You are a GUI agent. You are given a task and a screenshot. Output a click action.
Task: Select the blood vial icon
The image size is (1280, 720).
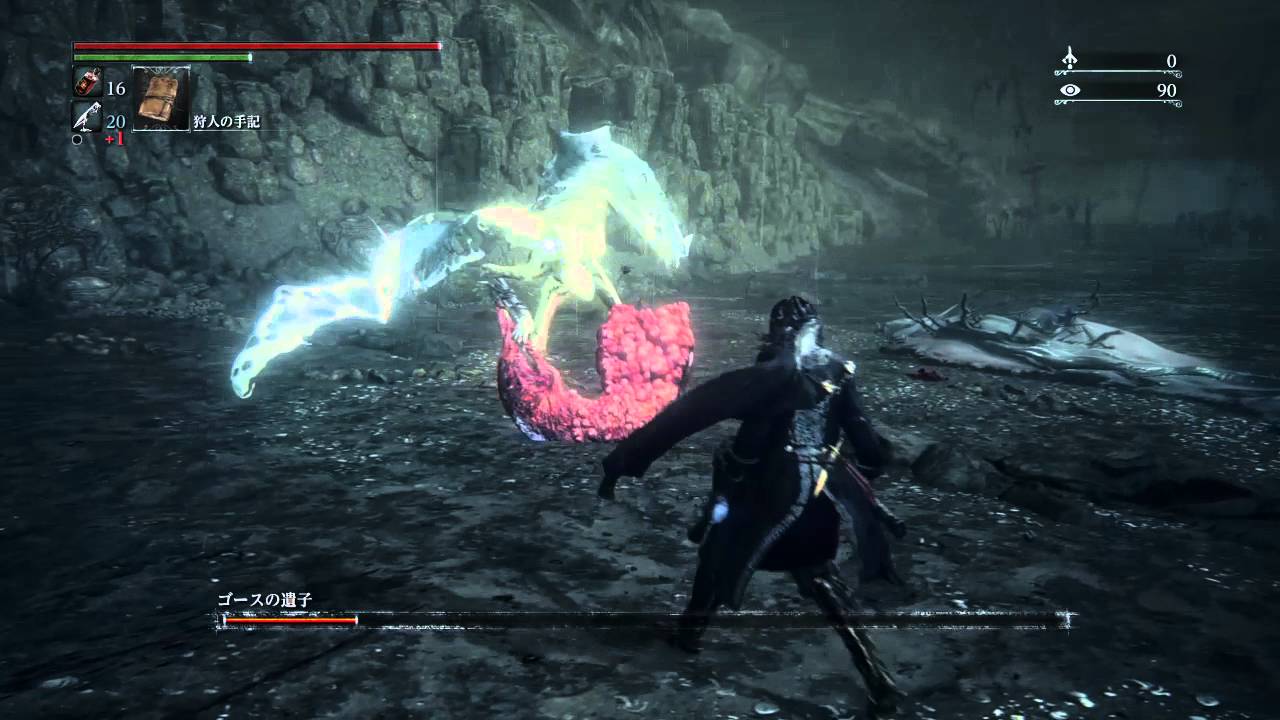coord(86,84)
